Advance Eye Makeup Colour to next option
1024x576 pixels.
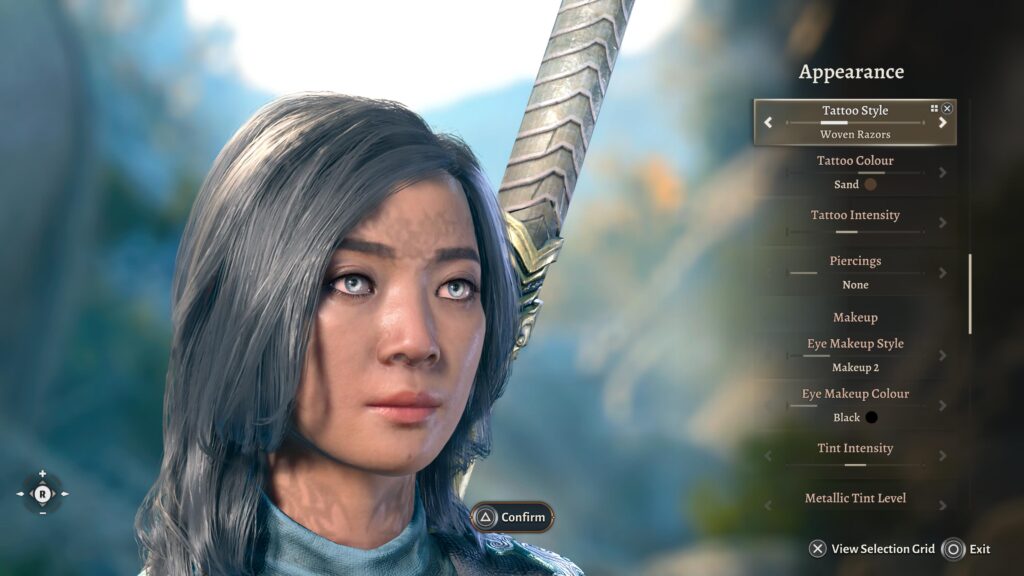tap(942, 406)
